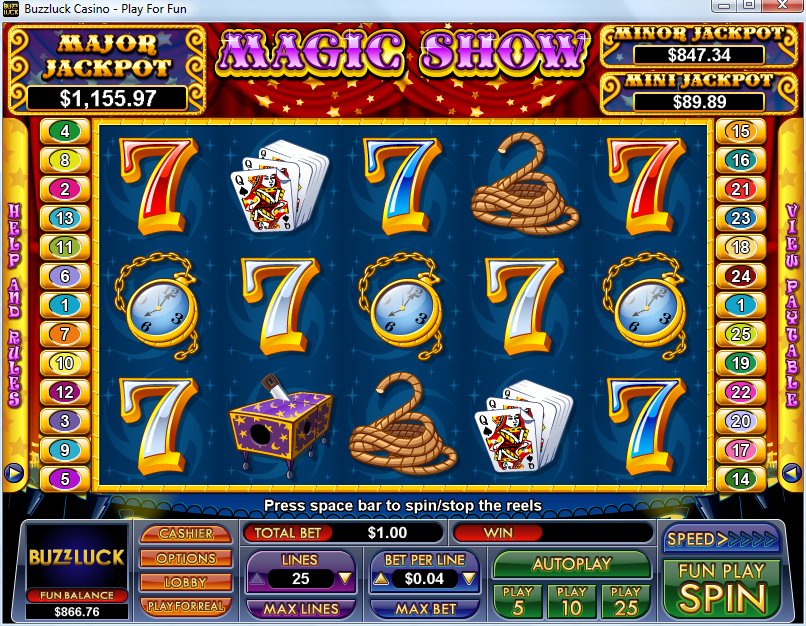The image size is (806, 626).
Task: Select Max Lines
Action: [x=300, y=608]
